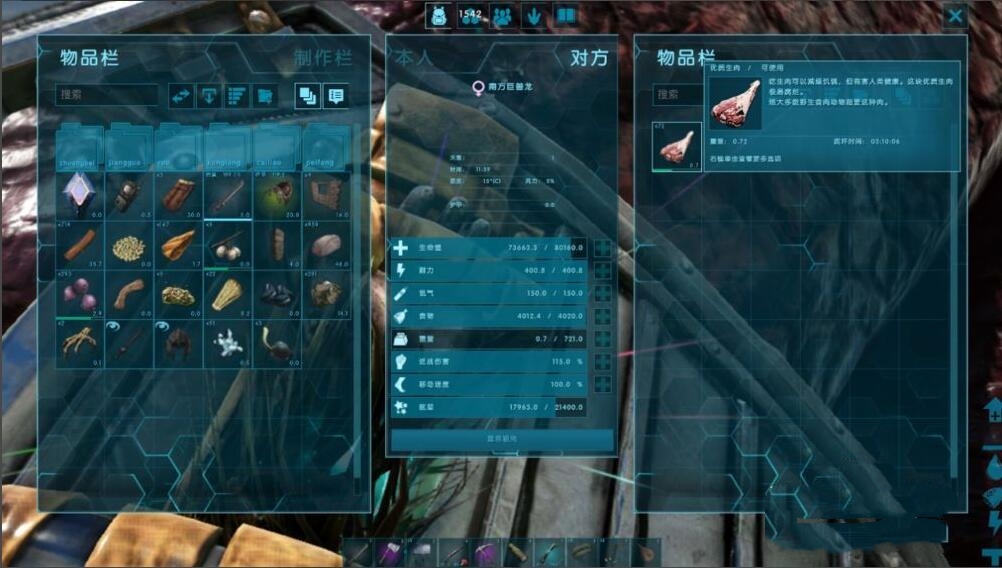Viewport: 1002px width, 568px height.
Task: Click the wide button below the stats list
Action: click(502, 440)
